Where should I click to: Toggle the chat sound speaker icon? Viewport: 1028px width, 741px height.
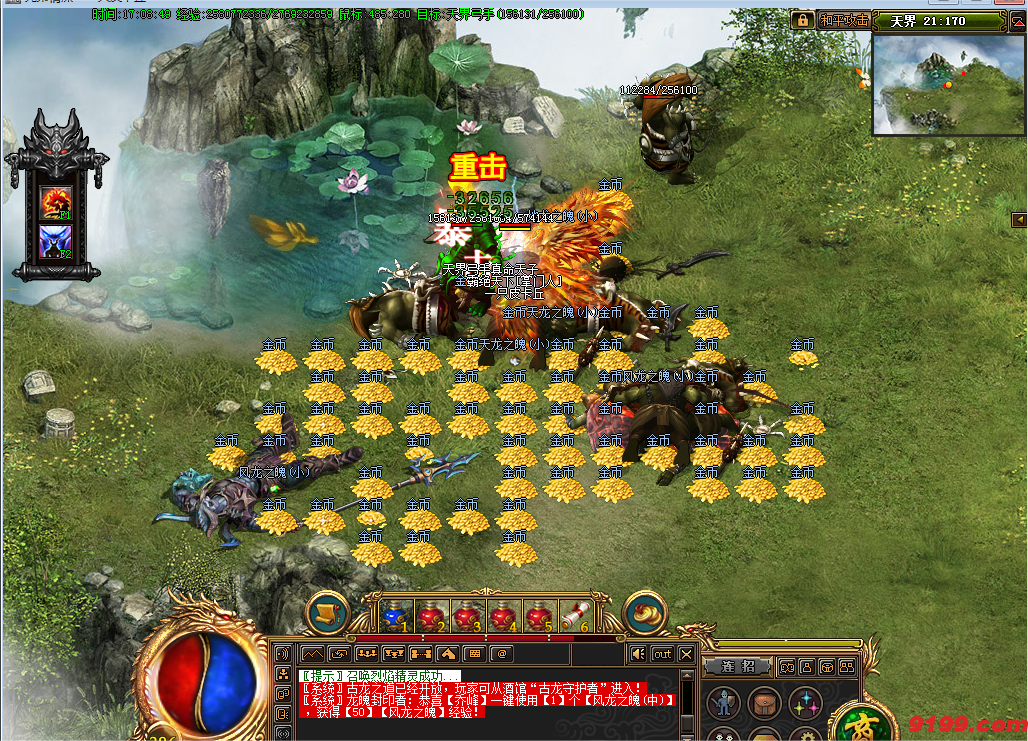tap(637, 654)
